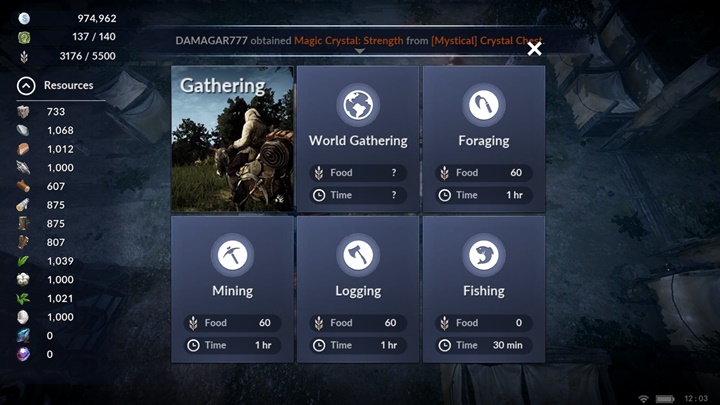720x405 pixels.
Task: Expand the notification banner's down arrow
Action: click(360, 51)
